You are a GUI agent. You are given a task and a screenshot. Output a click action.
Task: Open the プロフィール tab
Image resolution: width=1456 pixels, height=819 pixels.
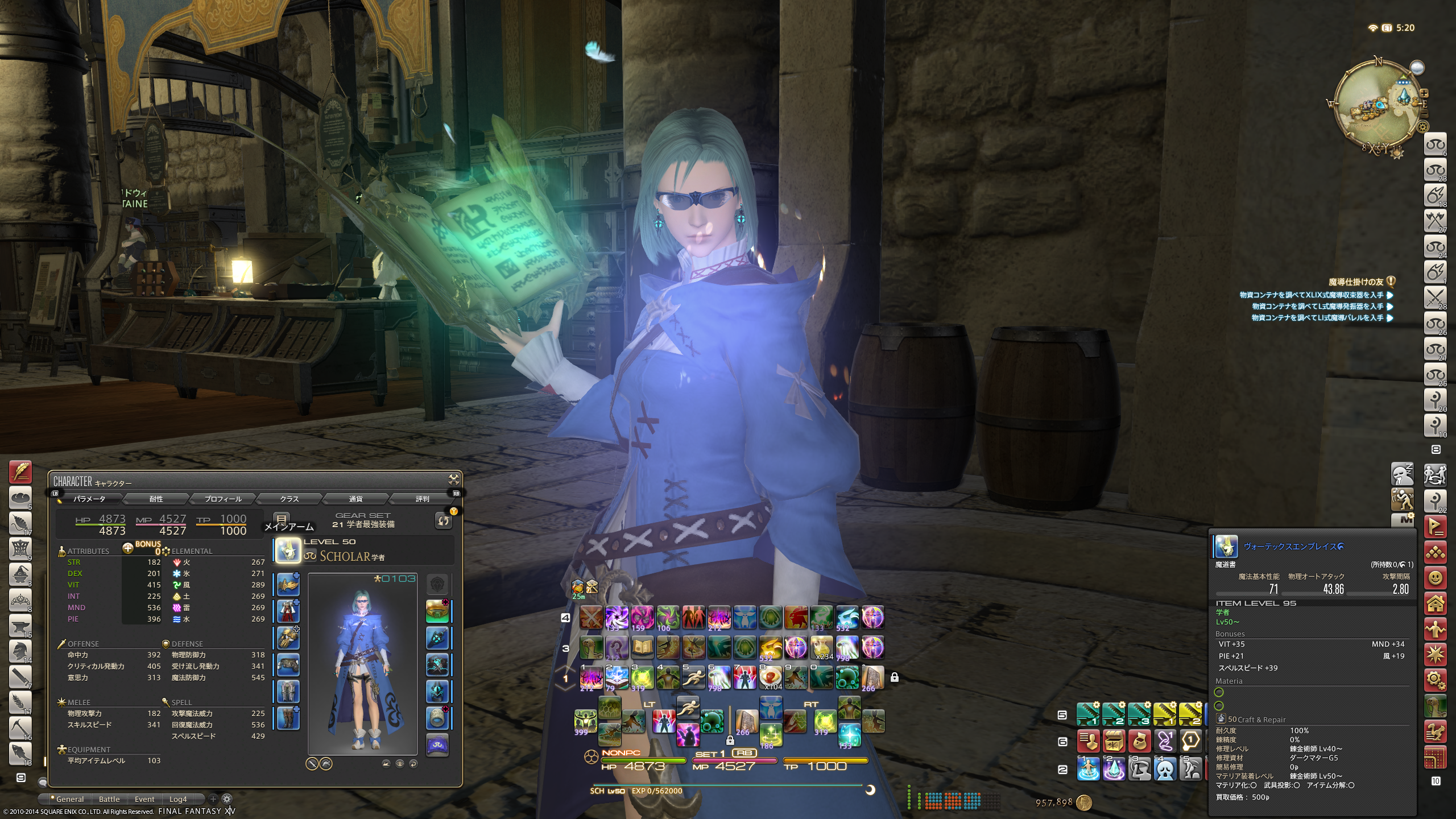coord(223,499)
